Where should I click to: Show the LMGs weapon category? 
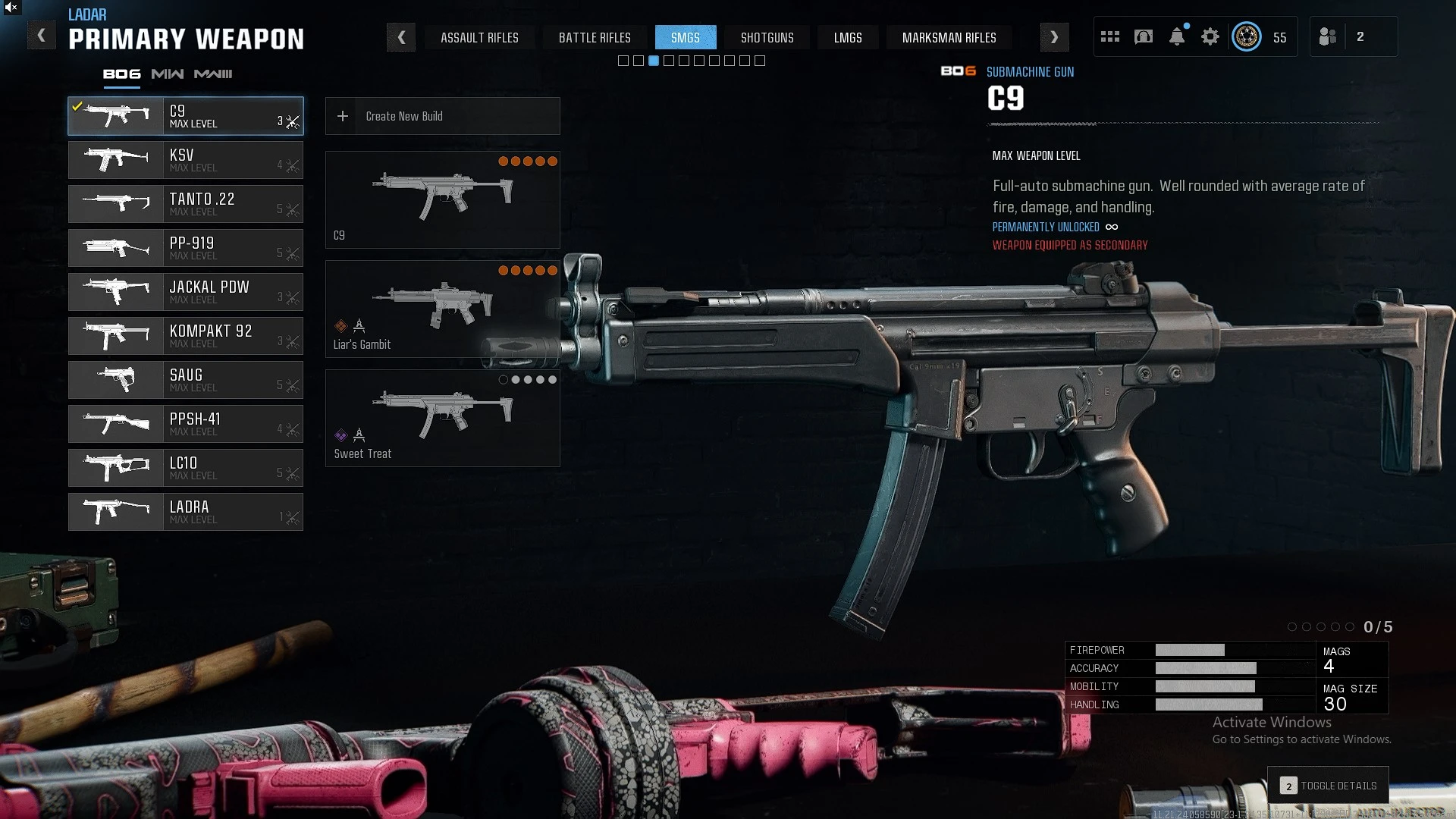tap(848, 37)
